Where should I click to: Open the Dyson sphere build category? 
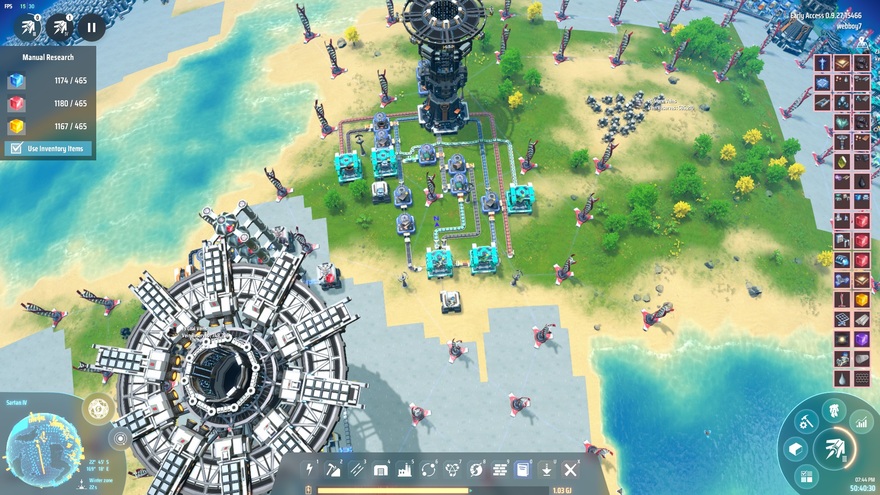tap(477, 469)
